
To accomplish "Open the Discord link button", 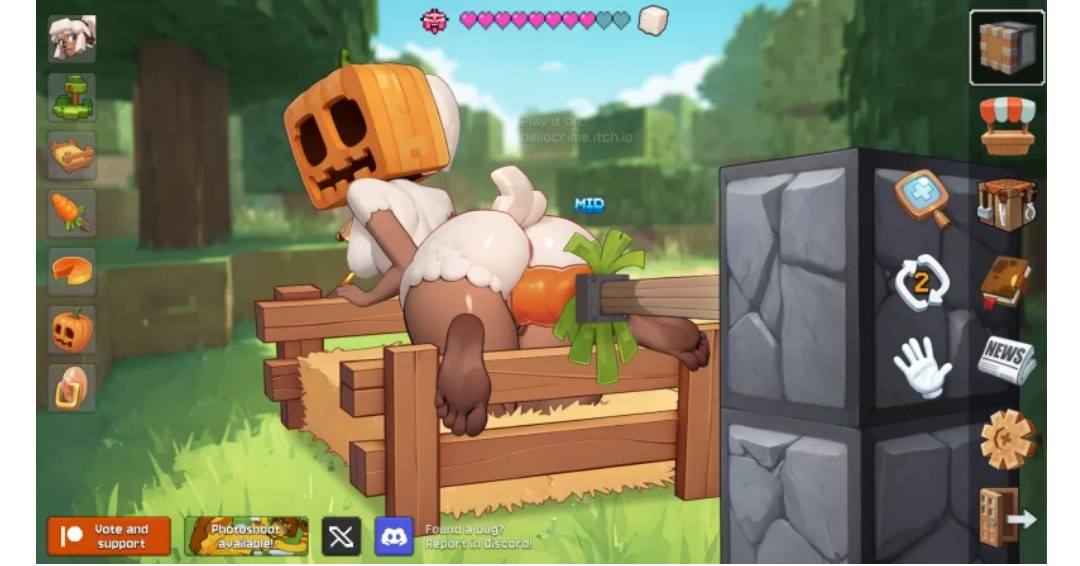I will [394, 536].
